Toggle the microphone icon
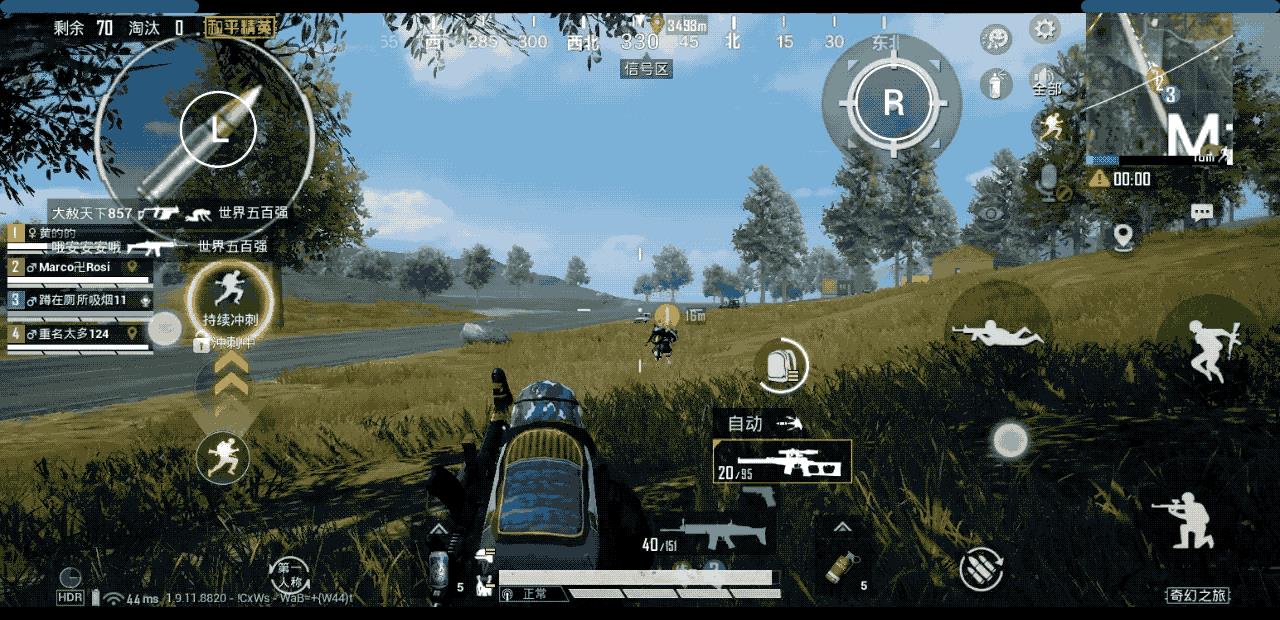 click(x=1048, y=180)
